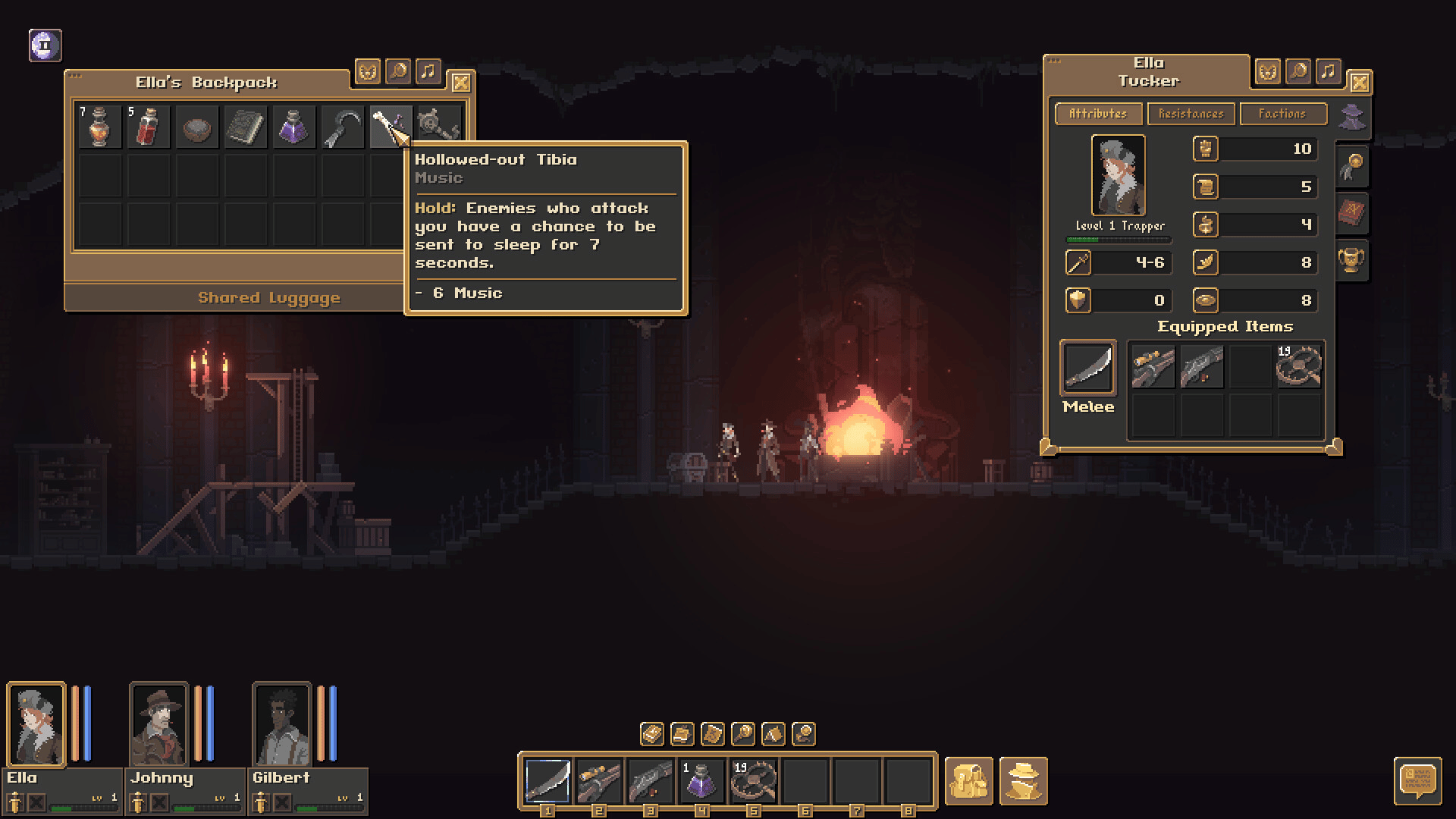Use the purple potion in the hotbar

click(x=701, y=780)
